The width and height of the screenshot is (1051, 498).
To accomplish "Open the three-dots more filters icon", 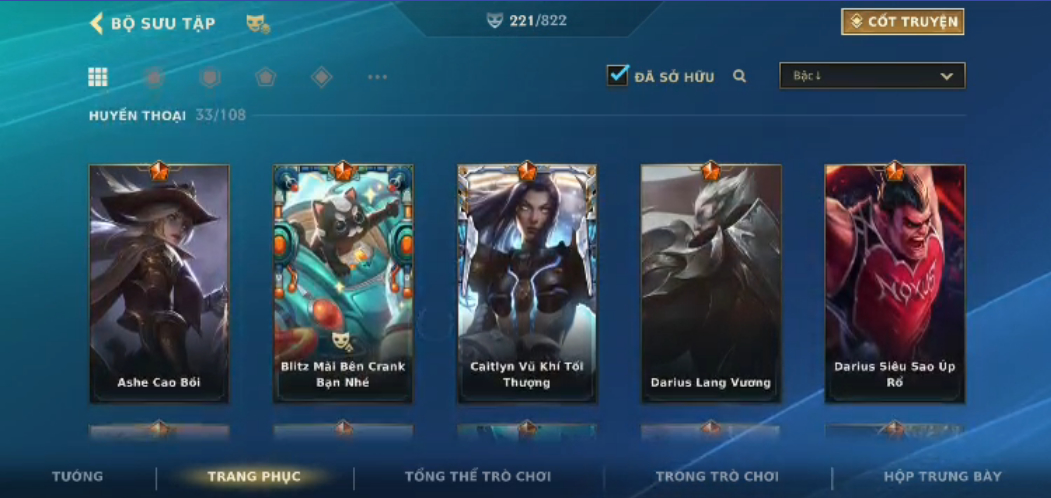I will [377, 77].
